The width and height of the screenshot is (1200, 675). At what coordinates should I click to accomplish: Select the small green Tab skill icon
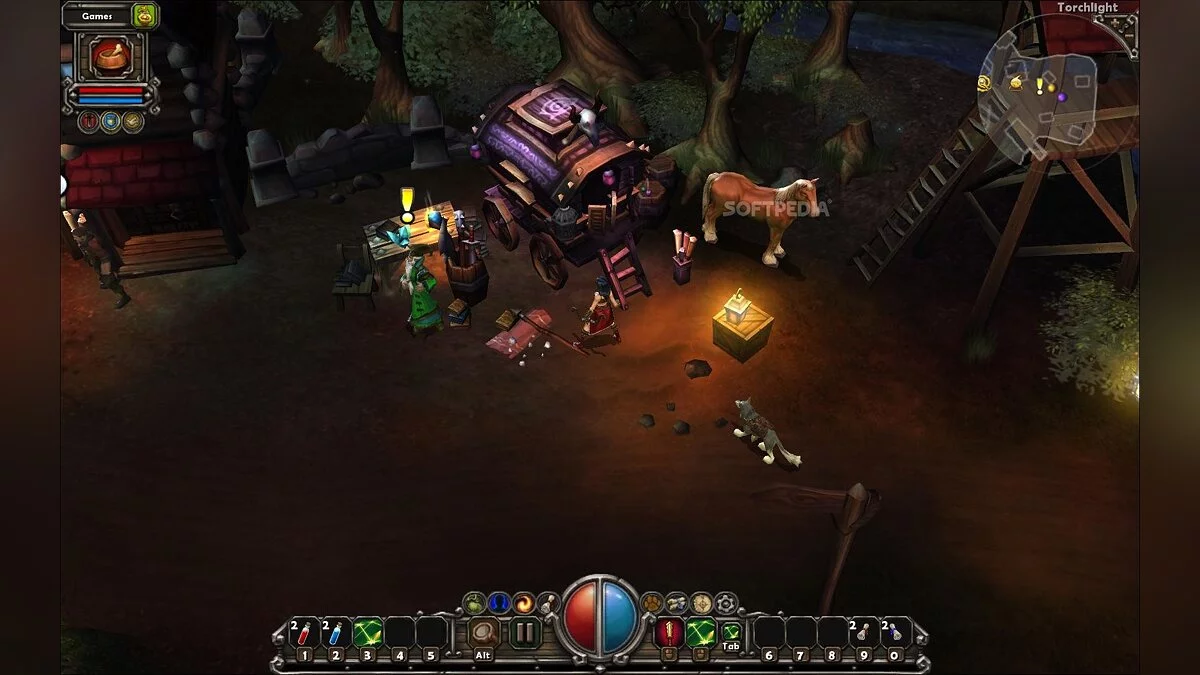point(732,631)
